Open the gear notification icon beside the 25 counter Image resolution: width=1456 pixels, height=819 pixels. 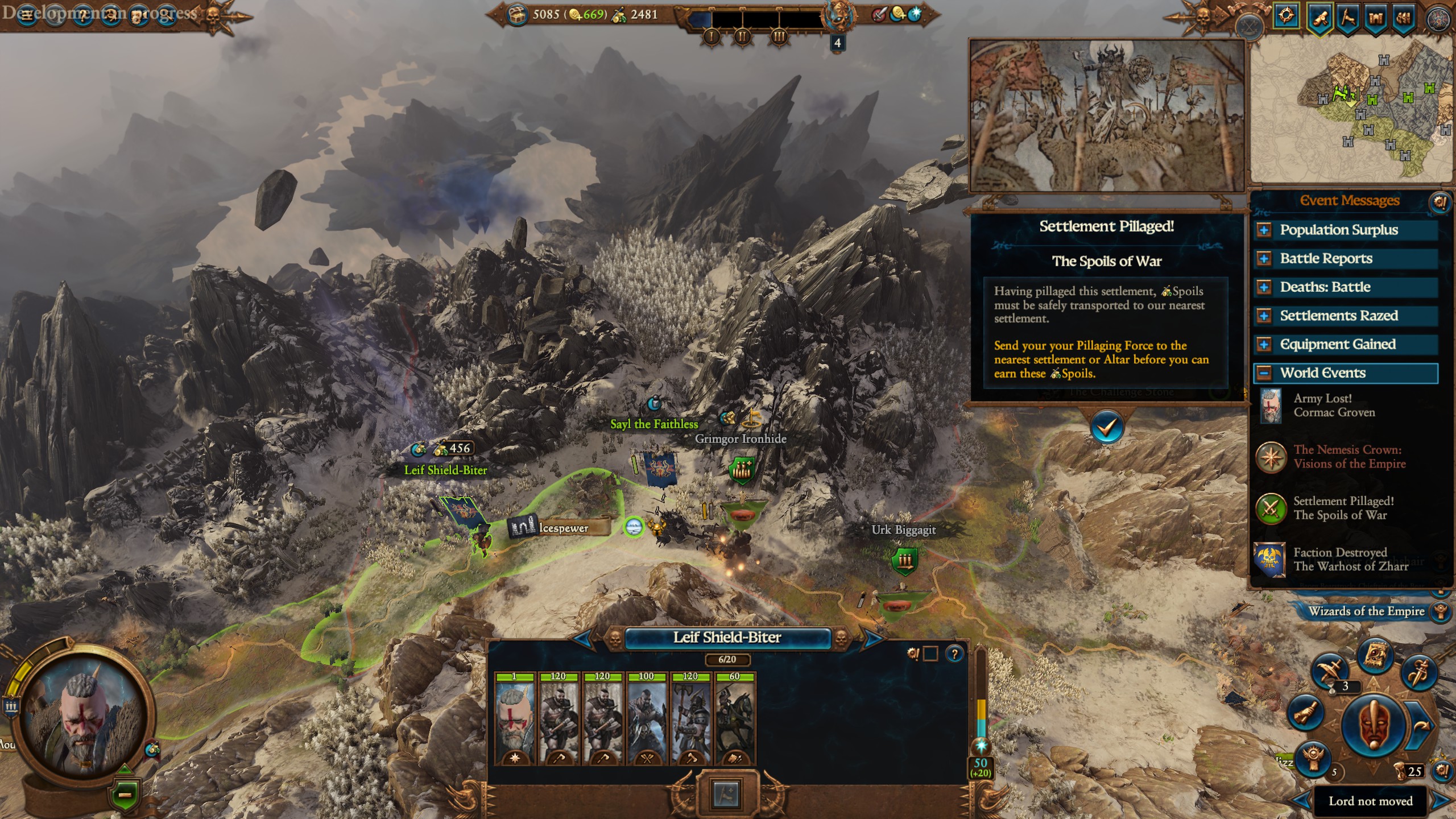(1443, 772)
